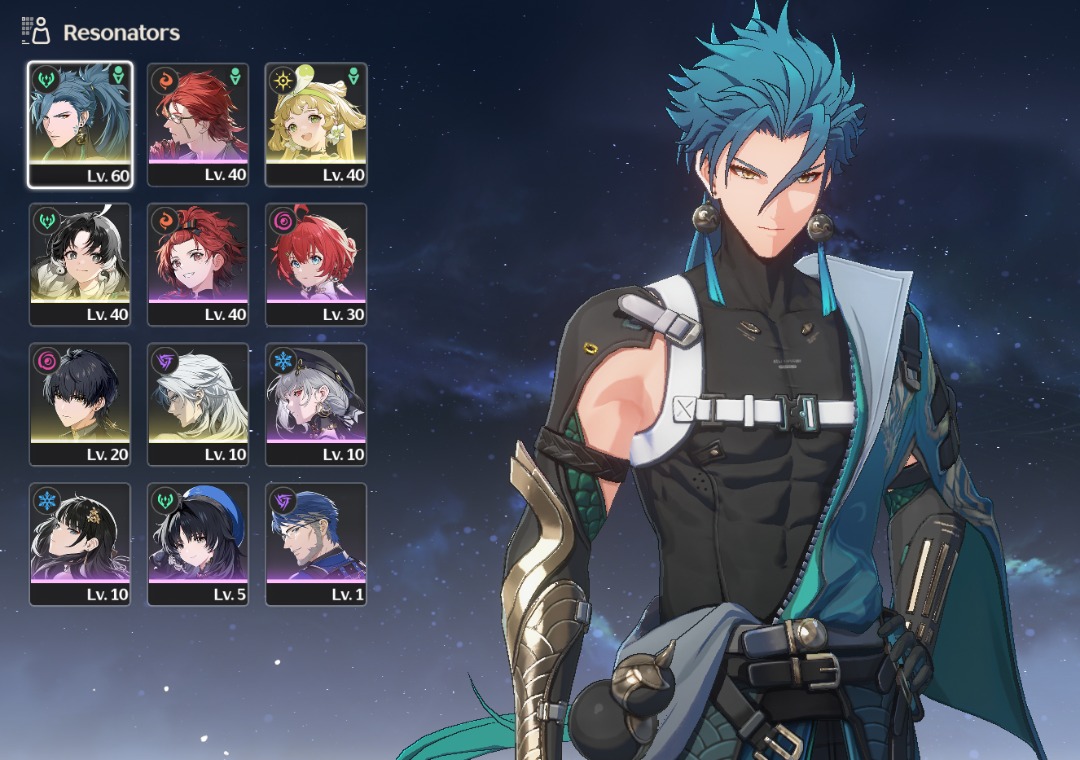Select the Lv. 60 teal-haired resonator
The height and width of the screenshot is (760, 1080).
(x=80, y=124)
